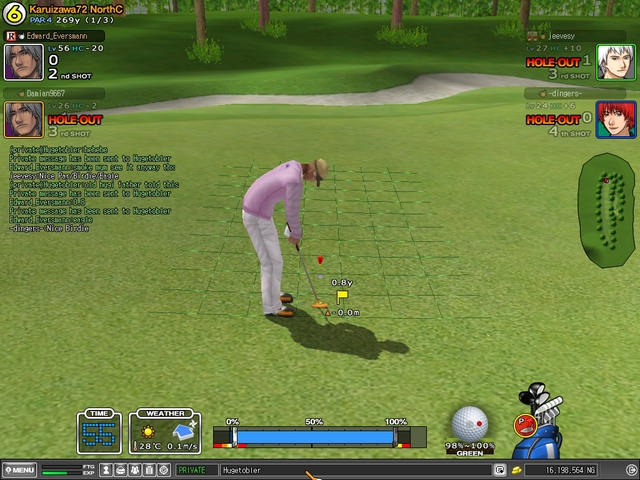Click the single player profile icon

click(107, 469)
